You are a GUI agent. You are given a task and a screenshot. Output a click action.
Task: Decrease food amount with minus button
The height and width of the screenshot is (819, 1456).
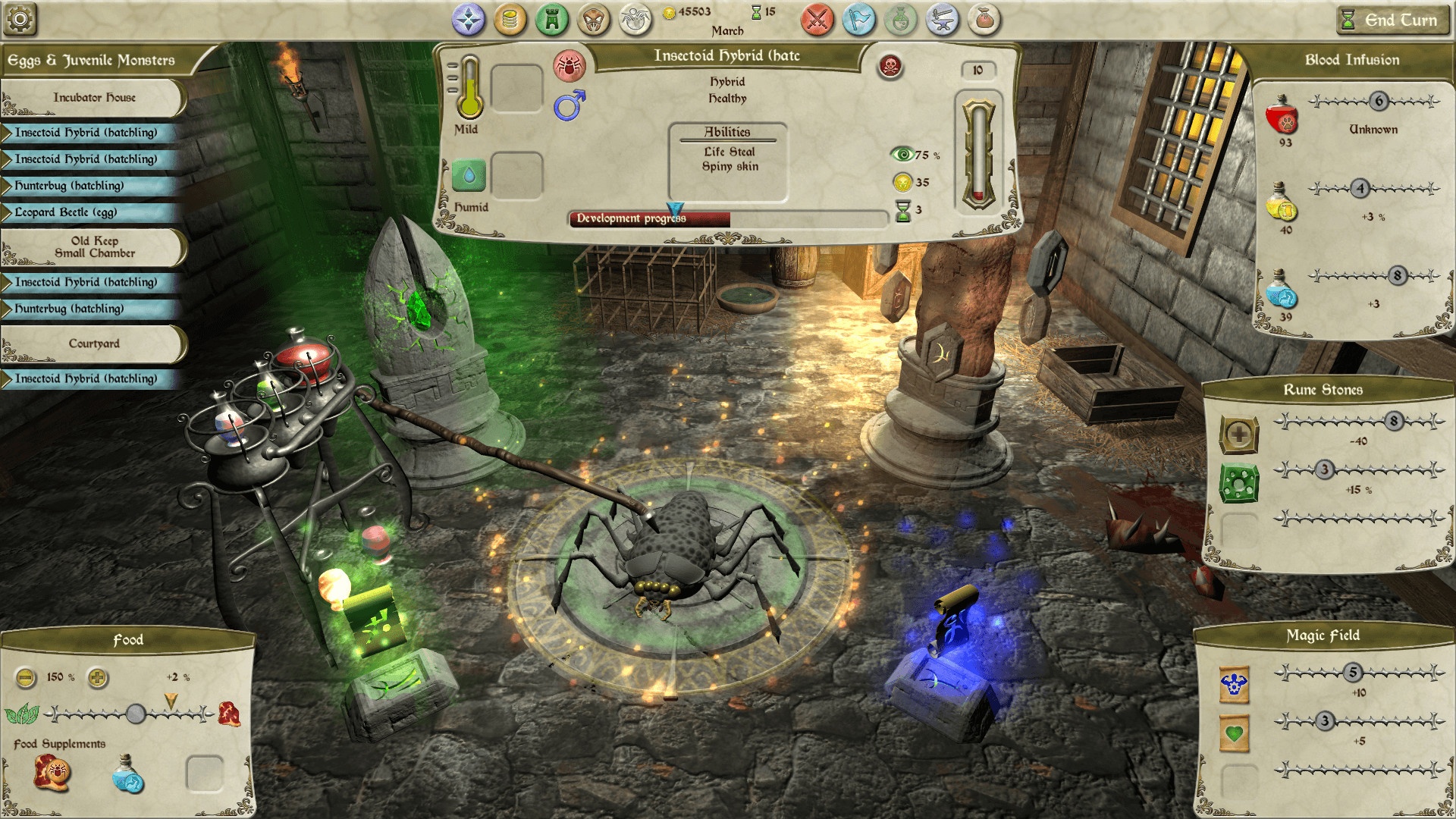pyautogui.click(x=26, y=677)
